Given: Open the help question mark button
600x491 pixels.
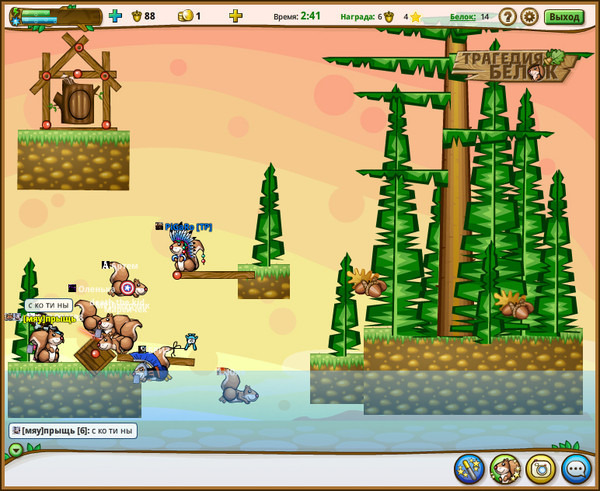Looking at the screenshot, I should 508,16.
